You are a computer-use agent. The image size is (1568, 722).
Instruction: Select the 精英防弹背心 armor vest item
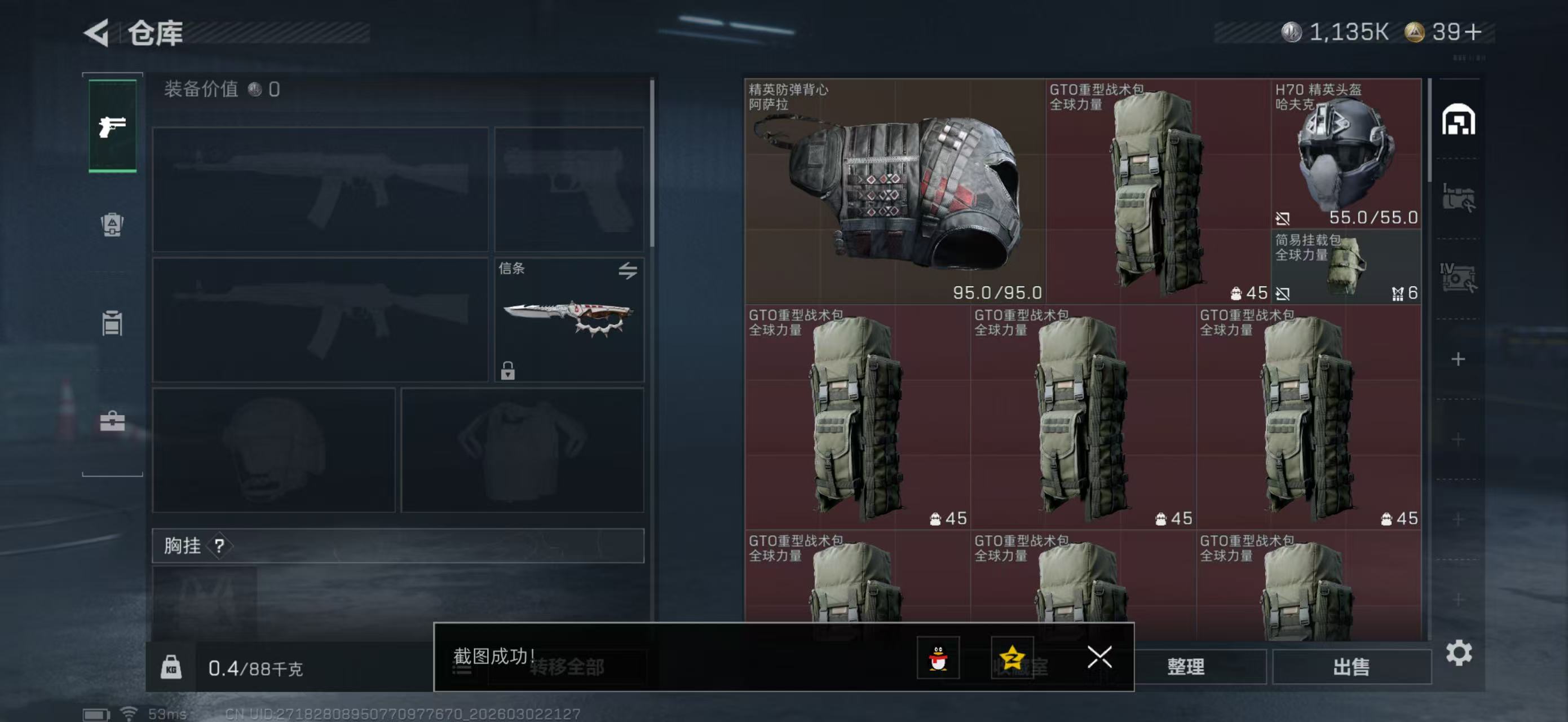coord(895,189)
